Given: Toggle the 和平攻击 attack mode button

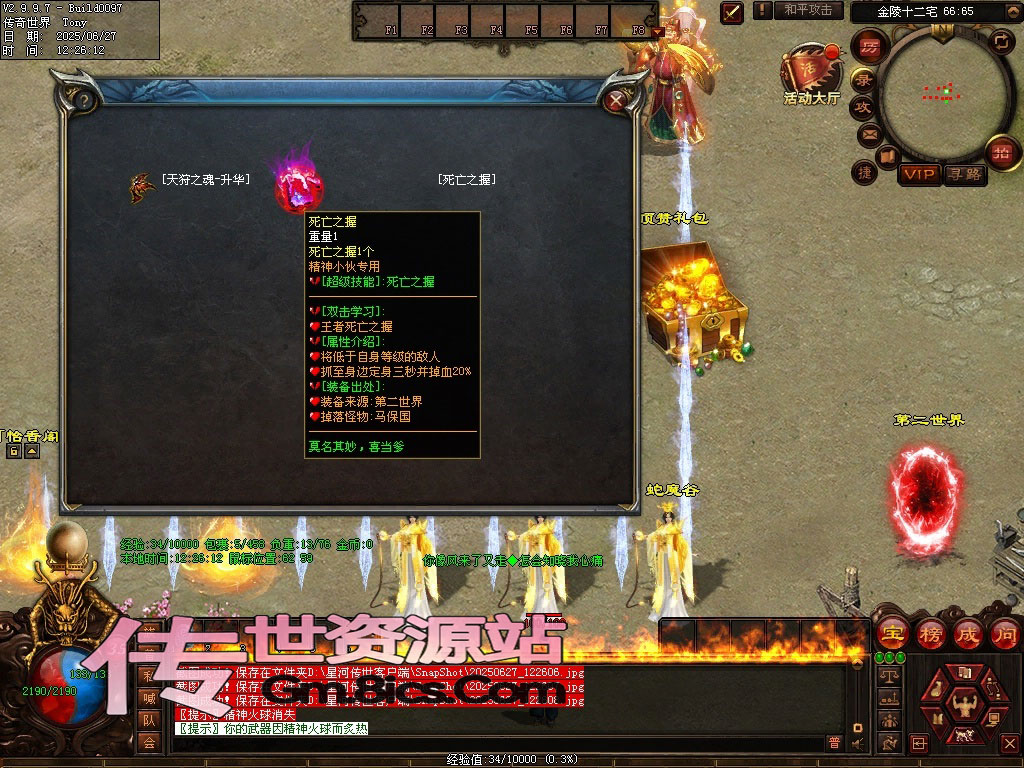Looking at the screenshot, I should (x=808, y=10).
